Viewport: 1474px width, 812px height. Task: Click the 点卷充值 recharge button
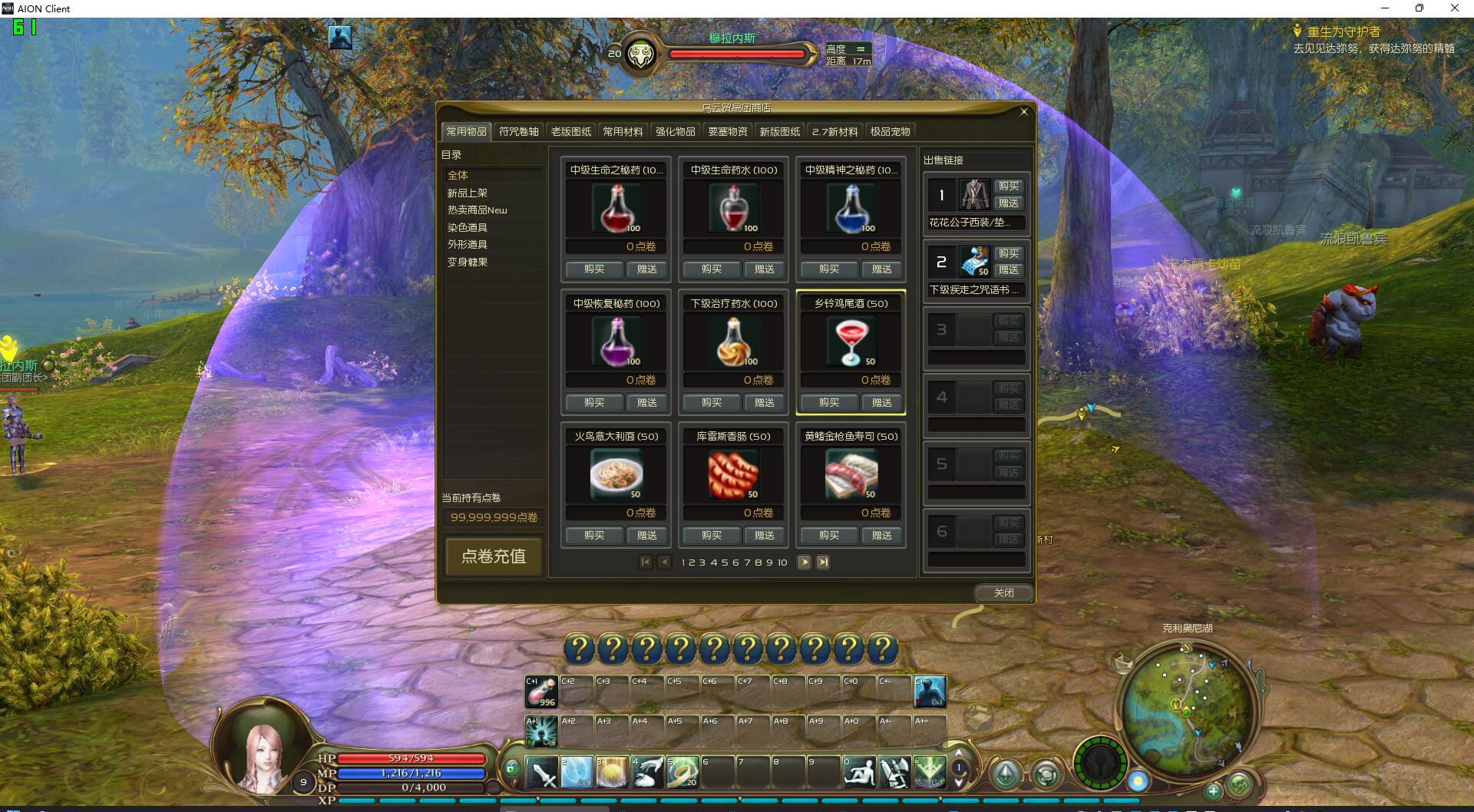click(494, 556)
